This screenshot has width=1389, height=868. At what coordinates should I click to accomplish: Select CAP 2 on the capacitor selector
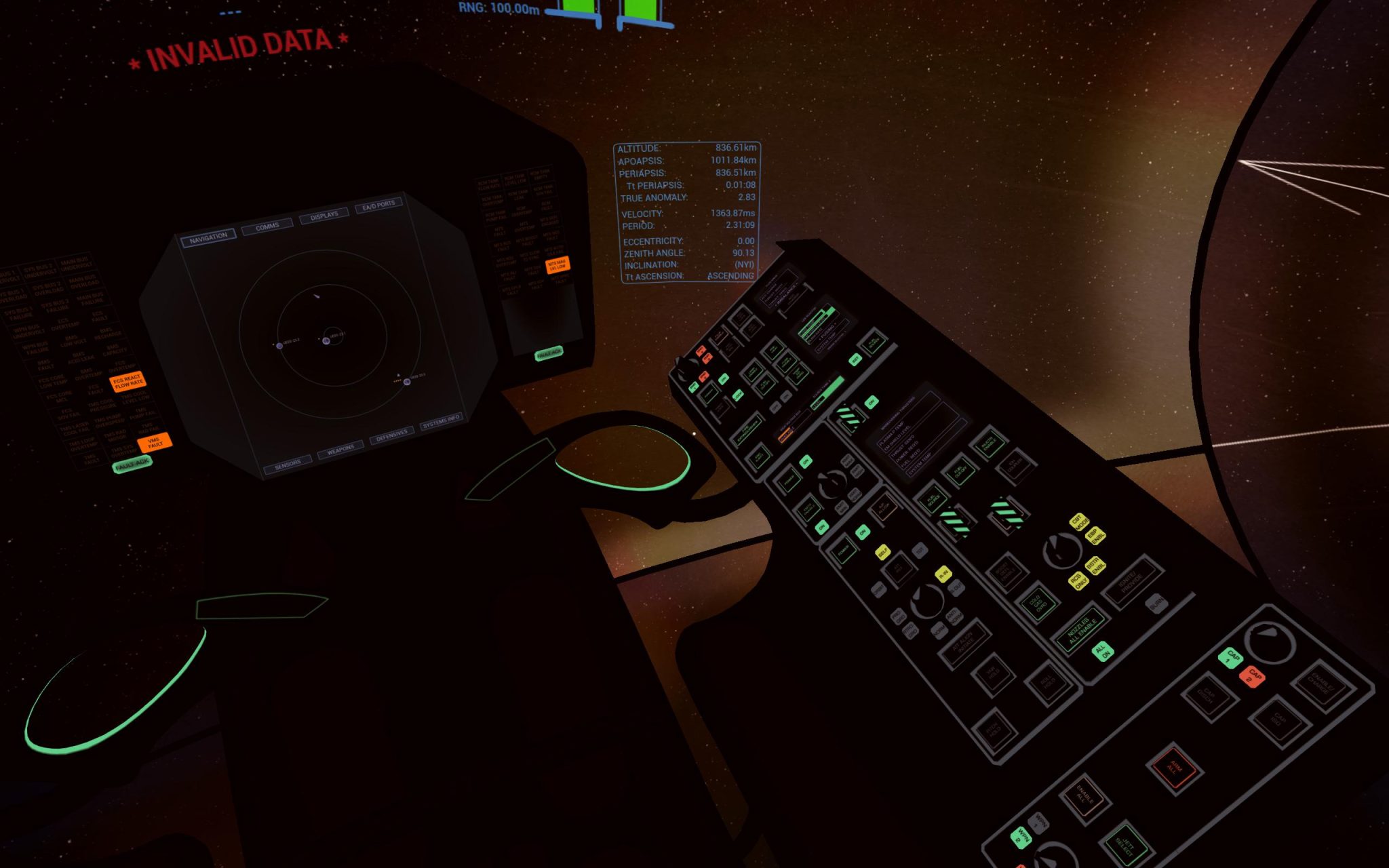pyautogui.click(x=1253, y=678)
